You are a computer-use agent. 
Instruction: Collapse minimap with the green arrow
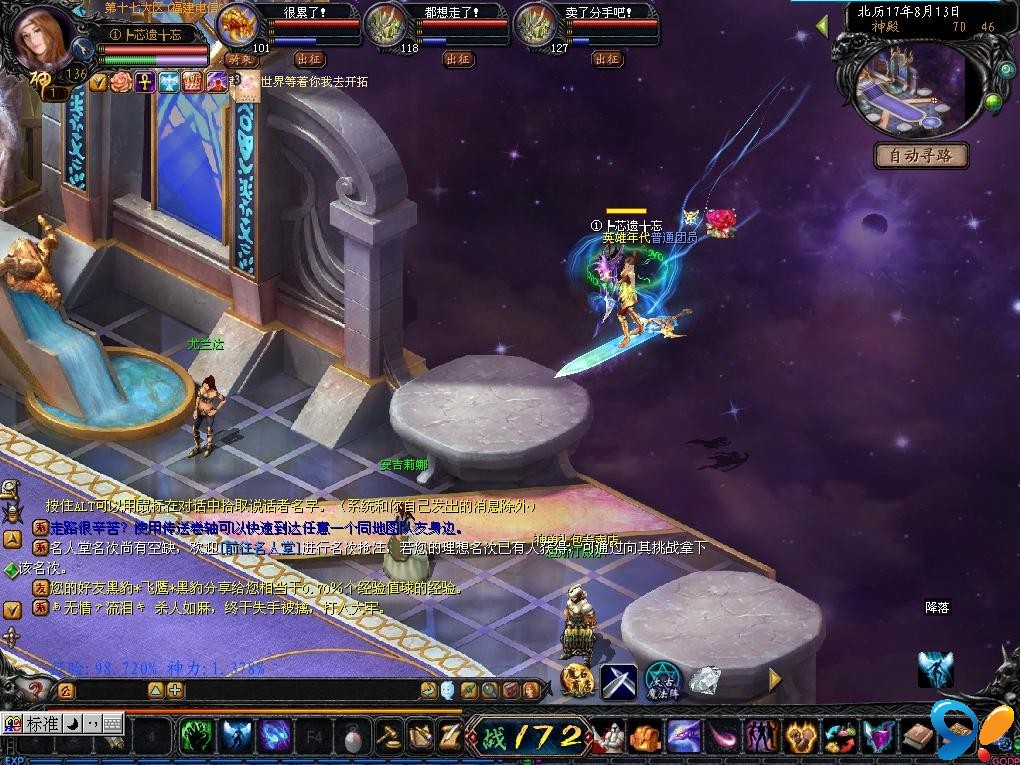tap(823, 25)
